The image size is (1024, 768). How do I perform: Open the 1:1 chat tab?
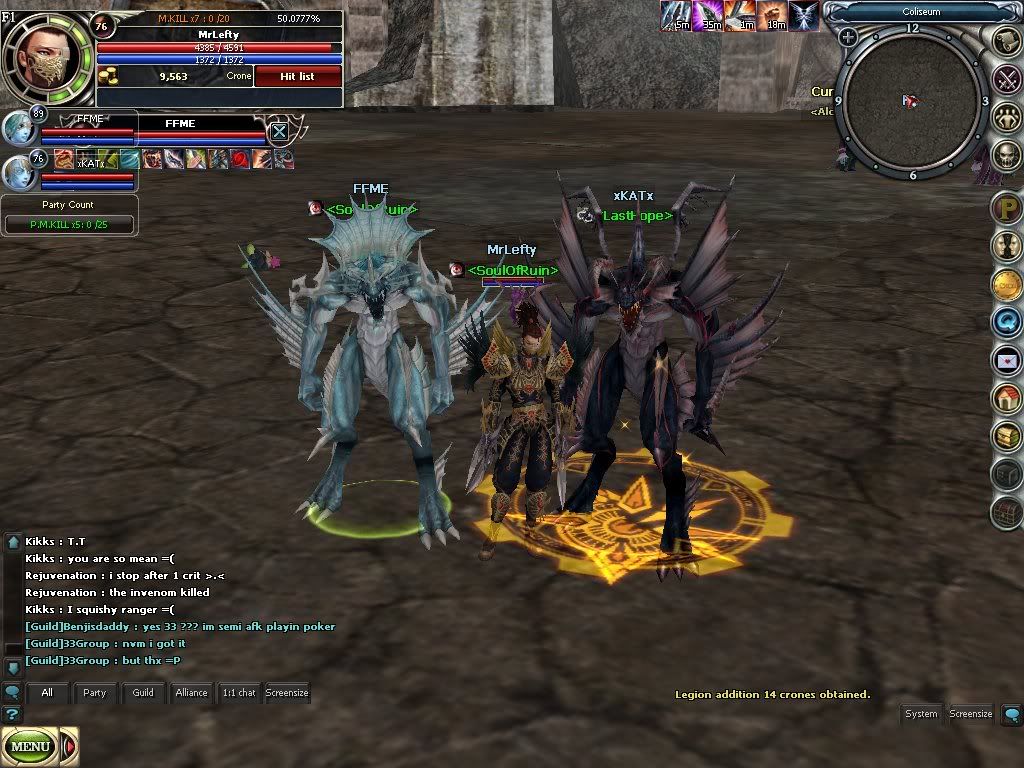point(238,692)
